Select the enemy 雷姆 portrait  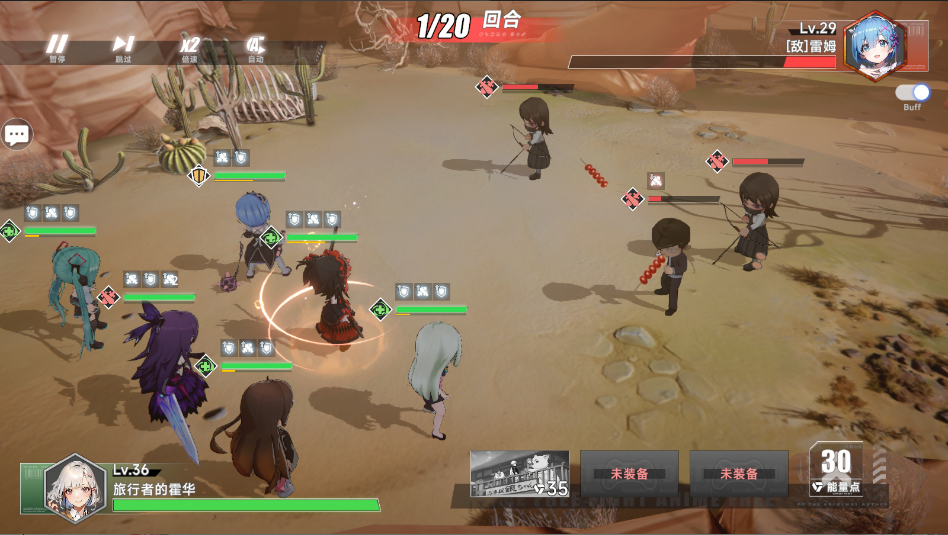coord(873,48)
